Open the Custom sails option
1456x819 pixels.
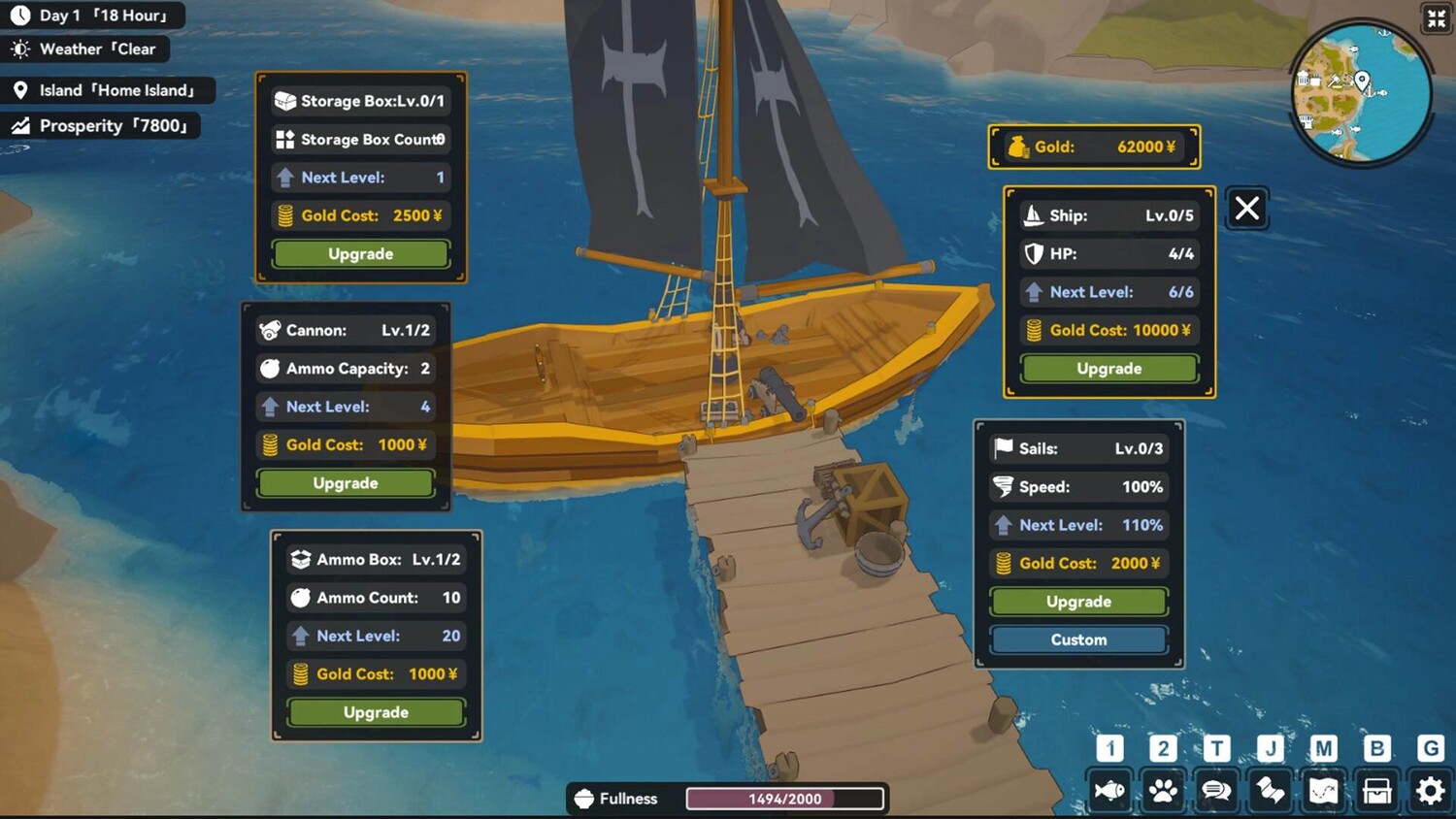tap(1078, 640)
